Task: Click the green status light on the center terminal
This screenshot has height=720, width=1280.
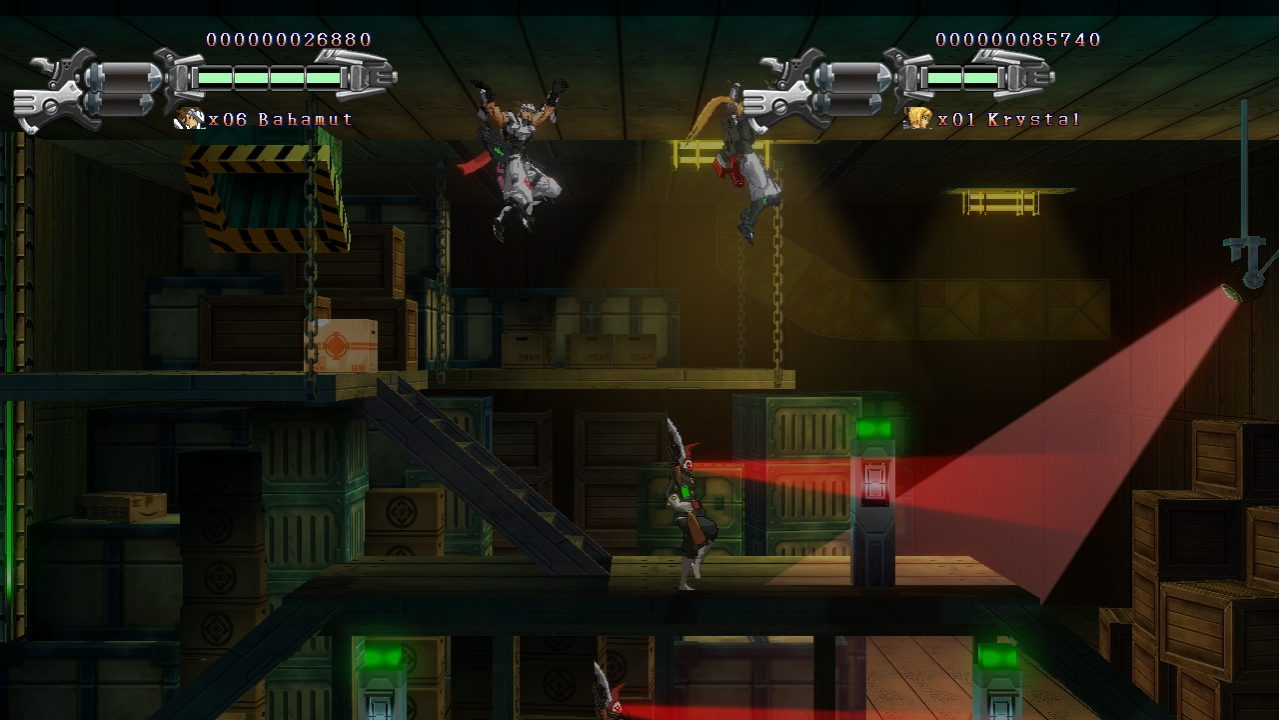Action: pos(875,428)
